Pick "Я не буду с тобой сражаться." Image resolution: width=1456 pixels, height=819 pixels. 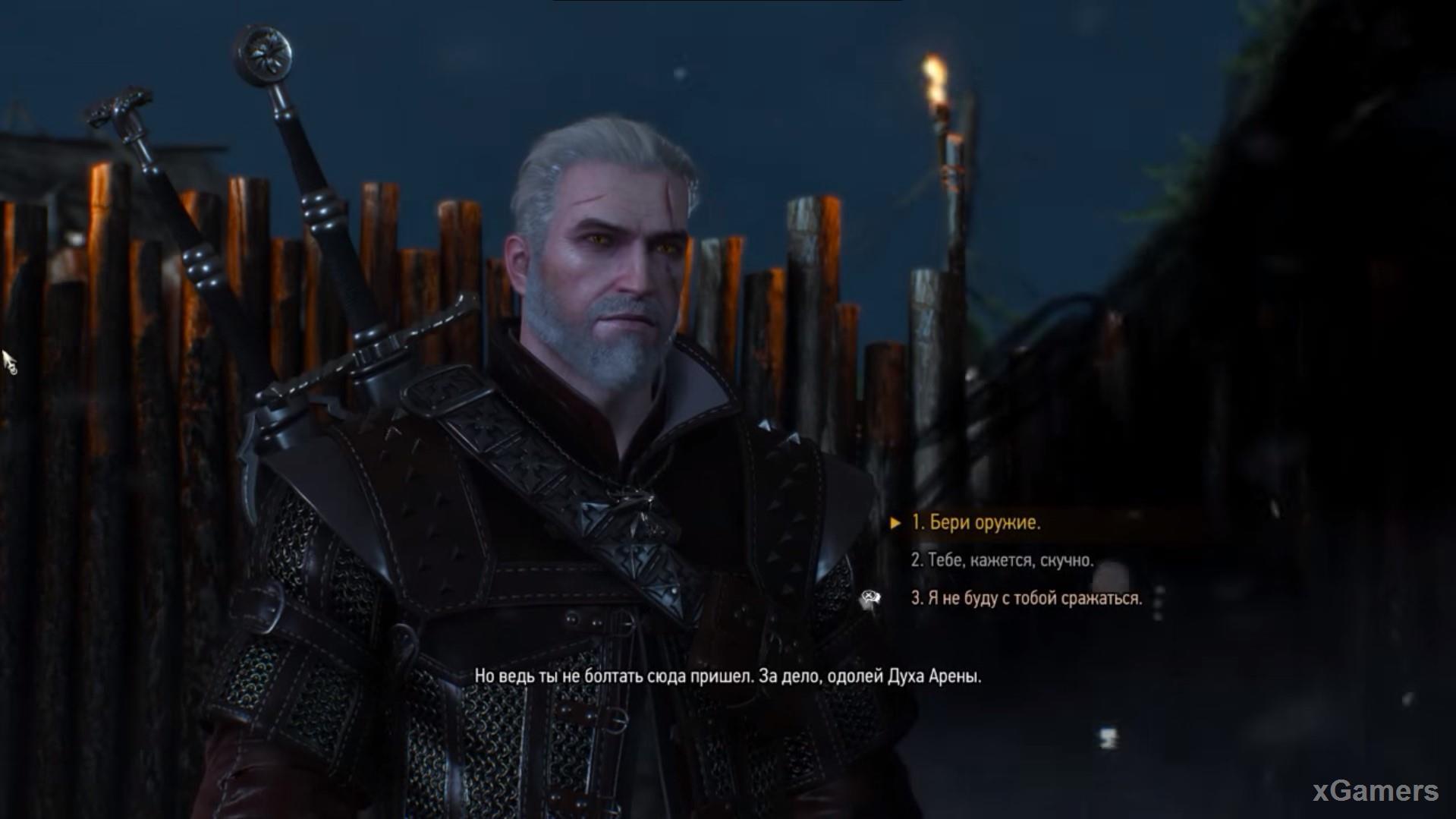[x=1026, y=598]
